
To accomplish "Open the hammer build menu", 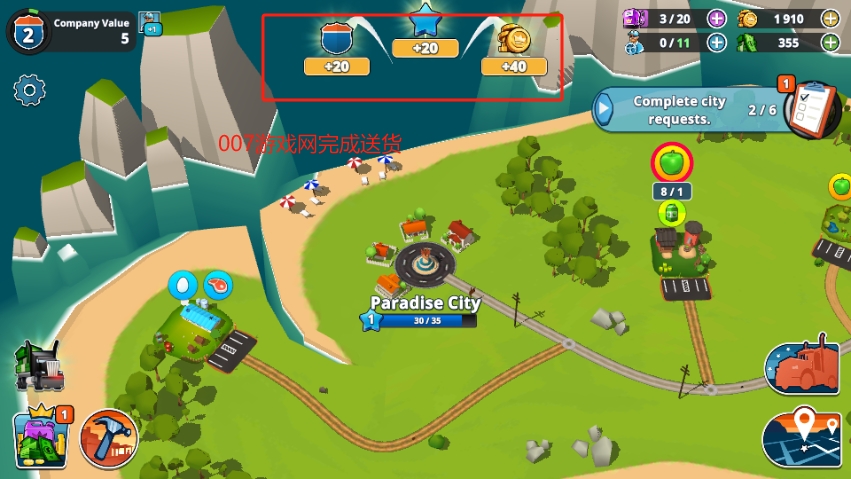I will pyautogui.click(x=108, y=438).
